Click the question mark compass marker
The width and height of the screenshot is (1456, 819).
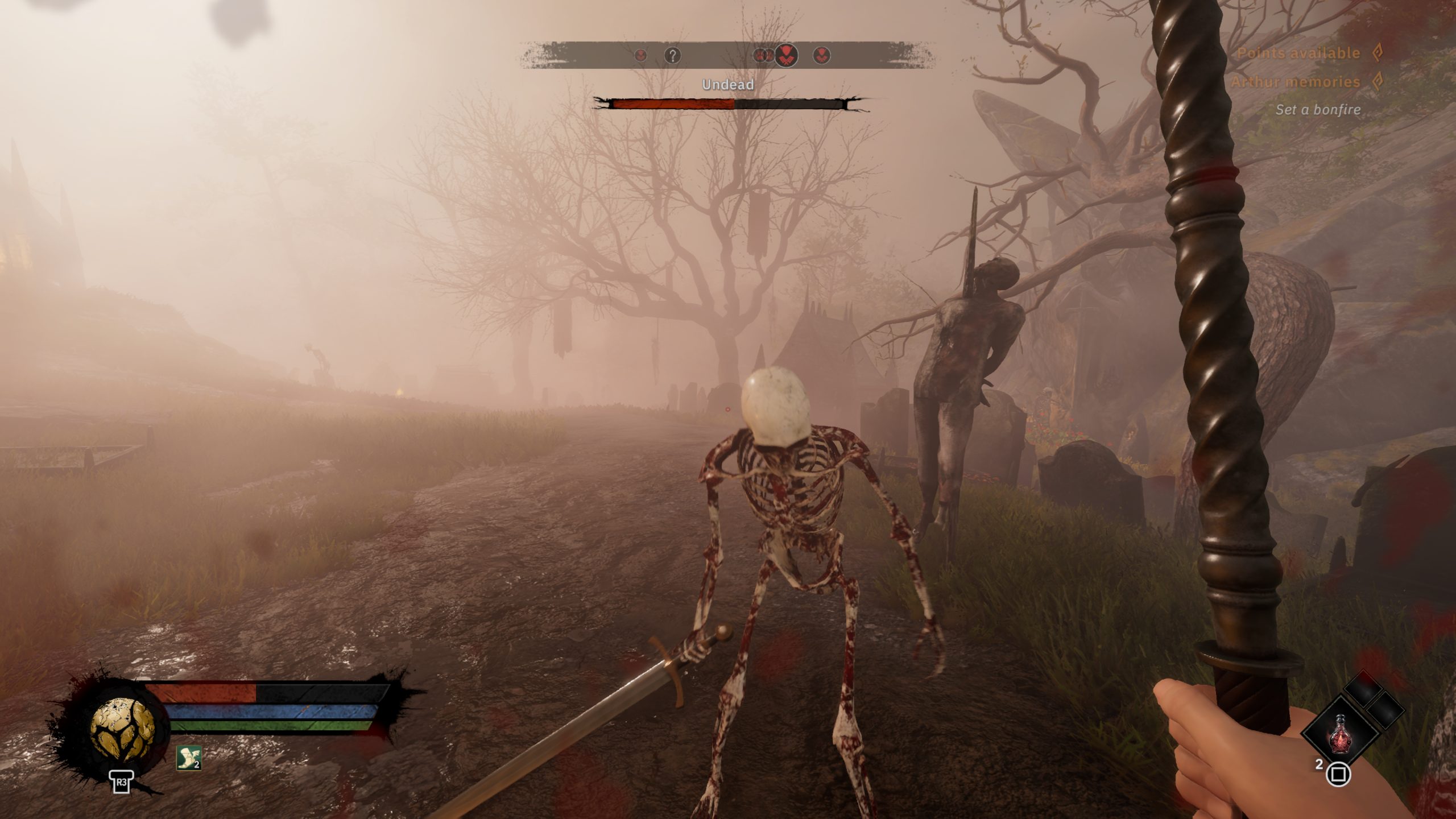point(672,56)
